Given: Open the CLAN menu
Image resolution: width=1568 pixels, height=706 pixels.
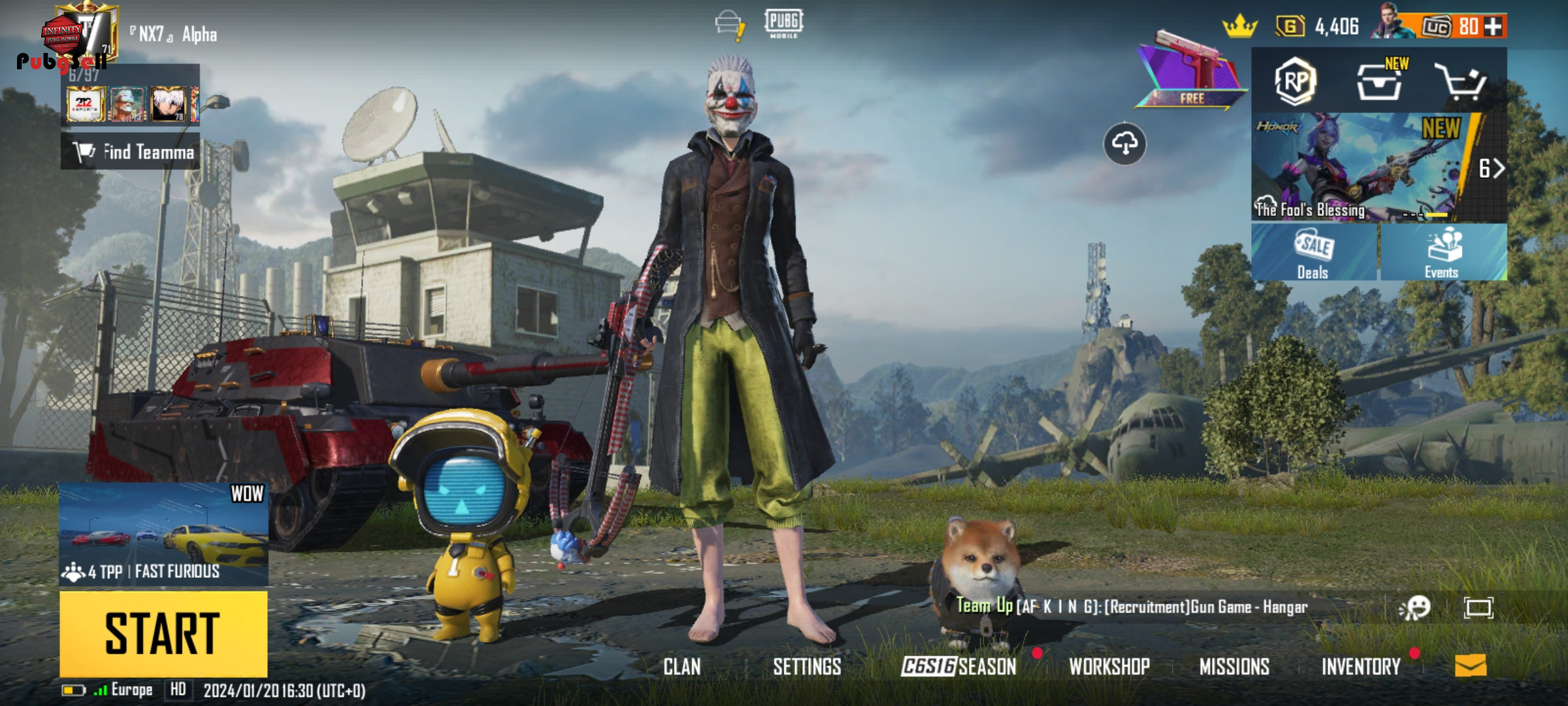Looking at the screenshot, I should coord(681,666).
